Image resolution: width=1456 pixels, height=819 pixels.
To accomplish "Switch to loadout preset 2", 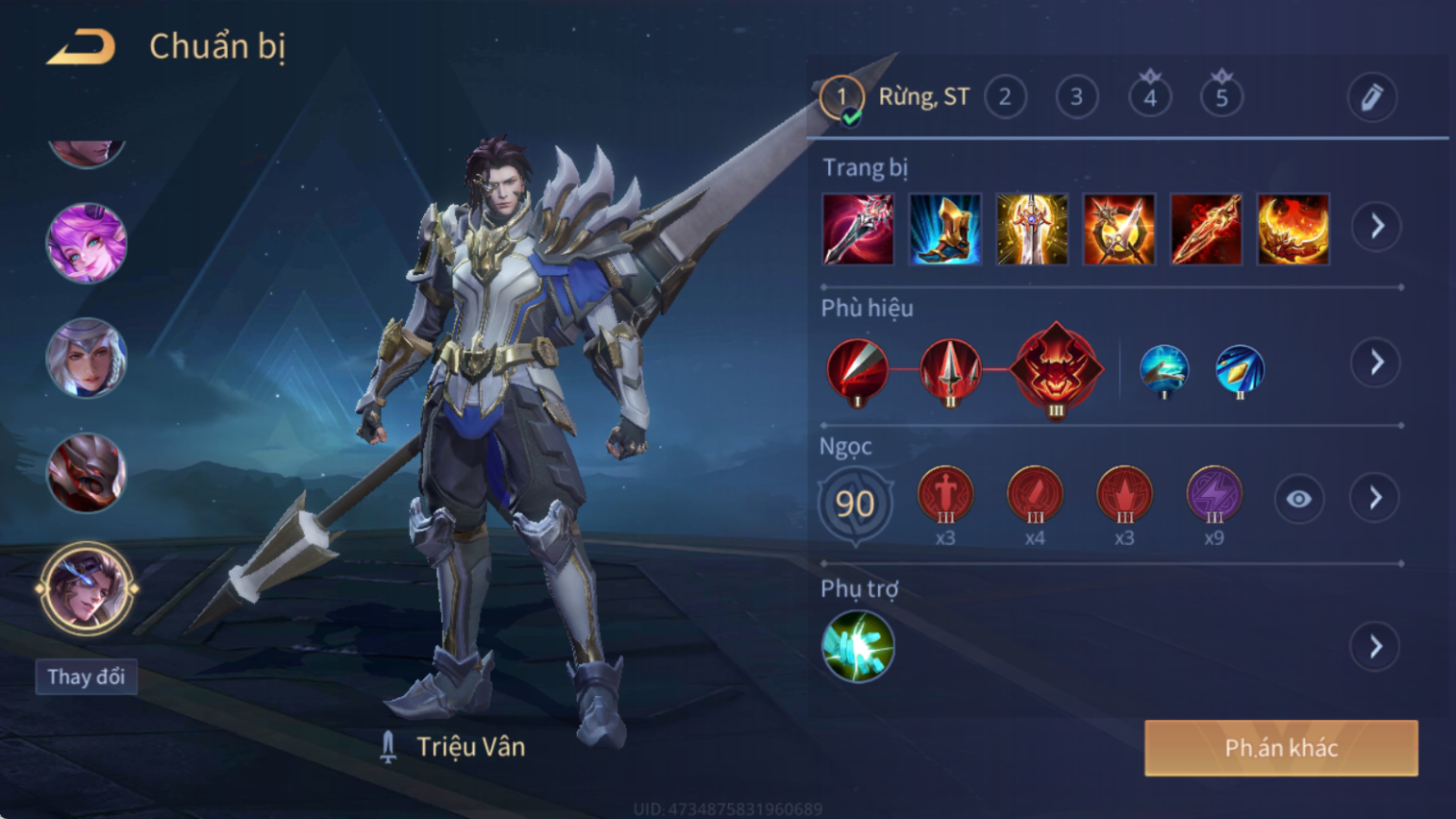I will (x=1005, y=97).
